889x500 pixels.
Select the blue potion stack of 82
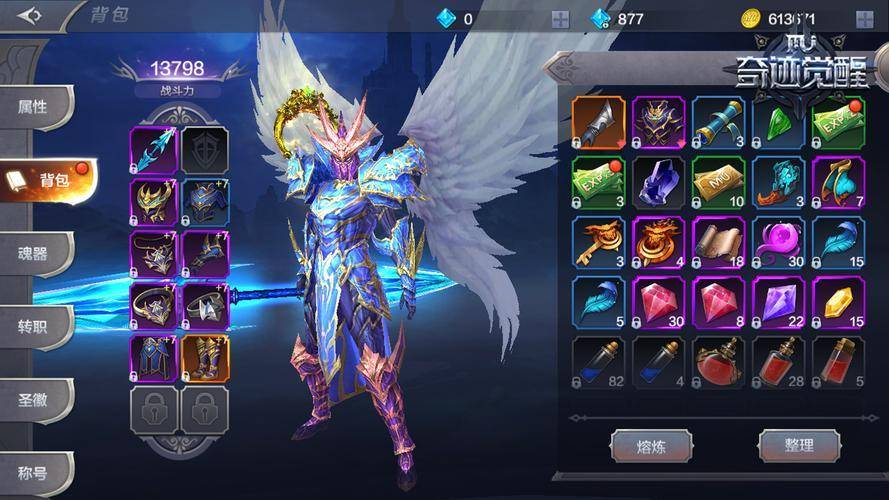pyautogui.click(x=599, y=362)
